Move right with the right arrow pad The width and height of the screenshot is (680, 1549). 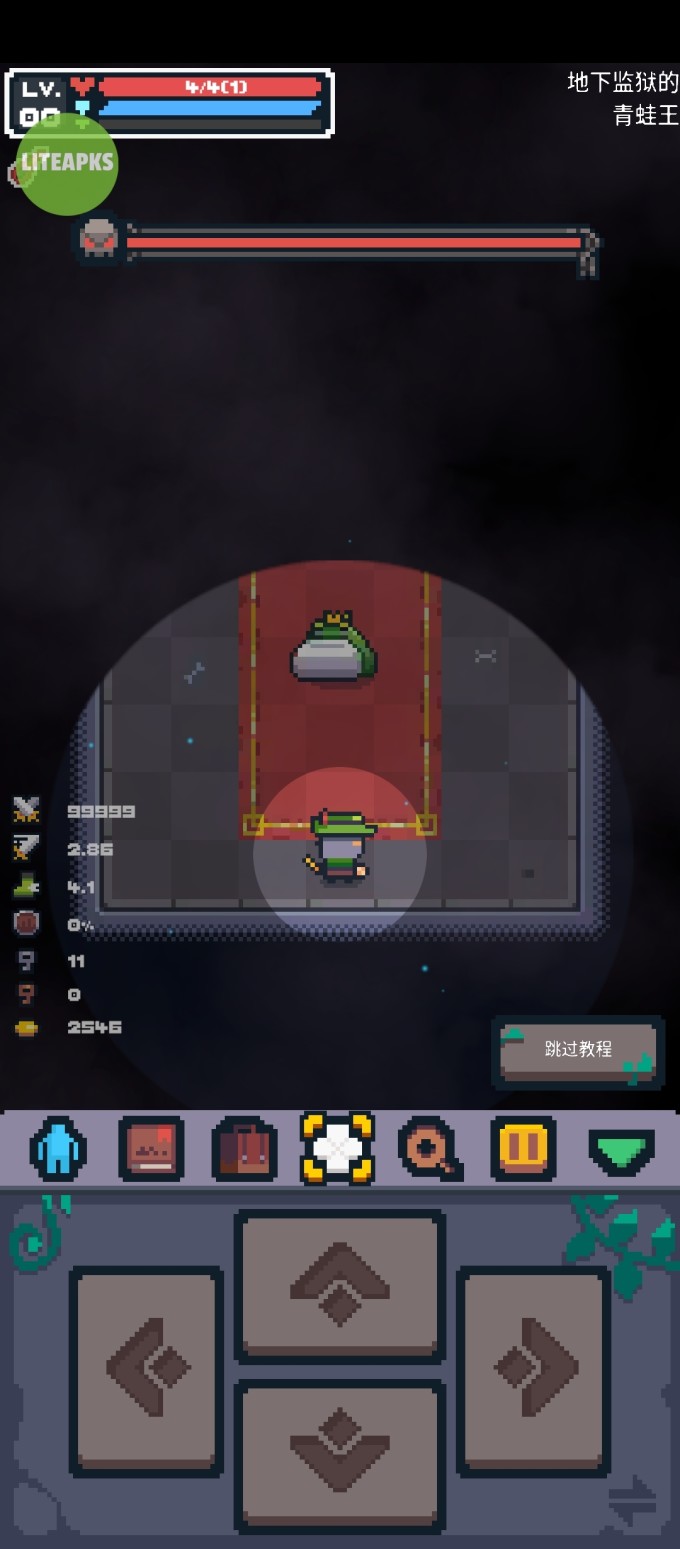click(x=534, y=1370)
